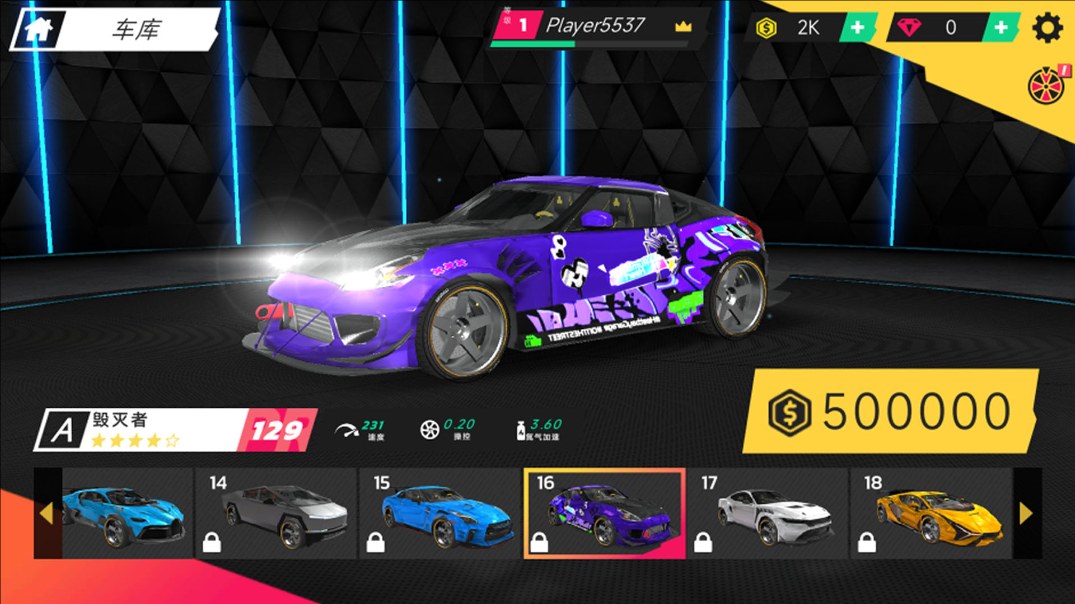The height and width of the screenshot is (604, 1075).
Task: Add red gems with the plus button
Action: coord(1001,28)
